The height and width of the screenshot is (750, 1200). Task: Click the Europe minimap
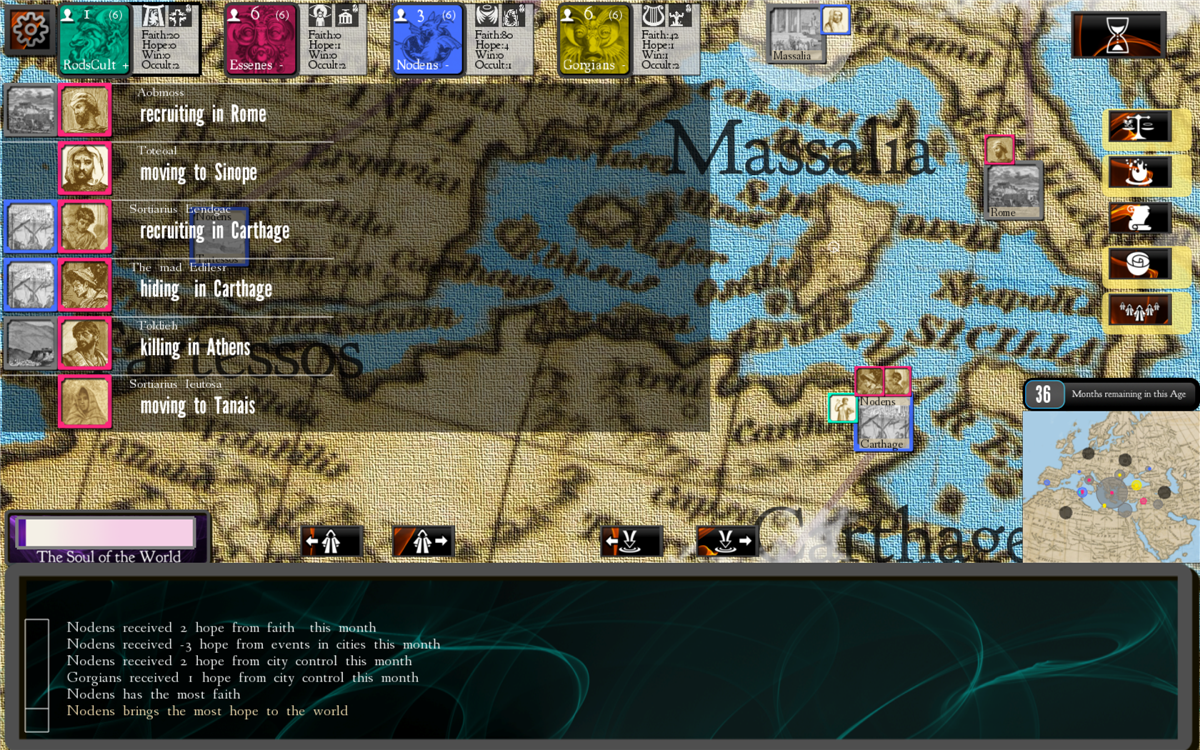[1110, 480]
